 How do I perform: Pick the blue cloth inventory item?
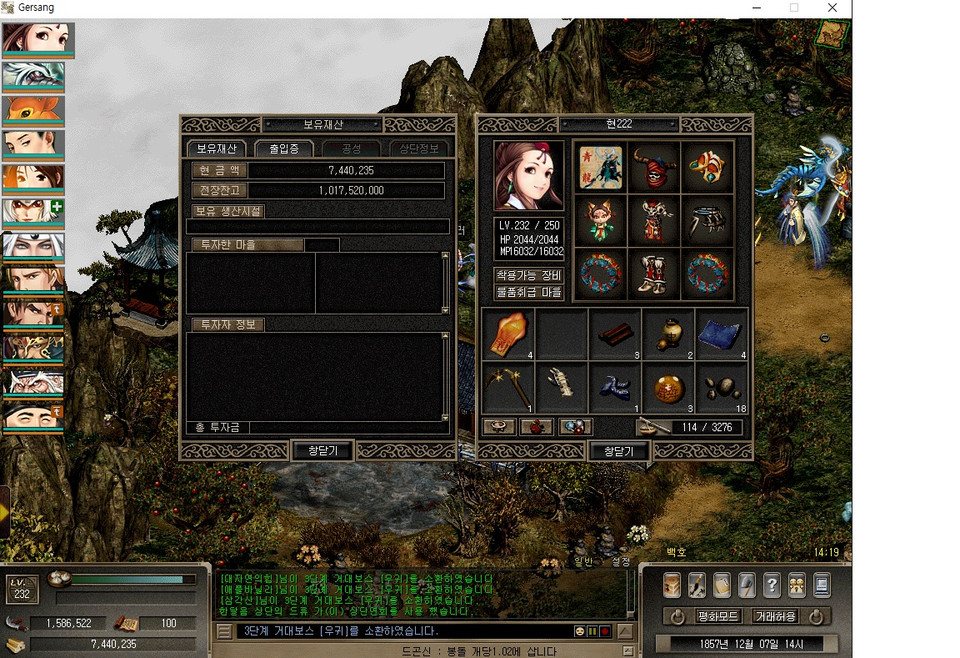coord(721,334)
